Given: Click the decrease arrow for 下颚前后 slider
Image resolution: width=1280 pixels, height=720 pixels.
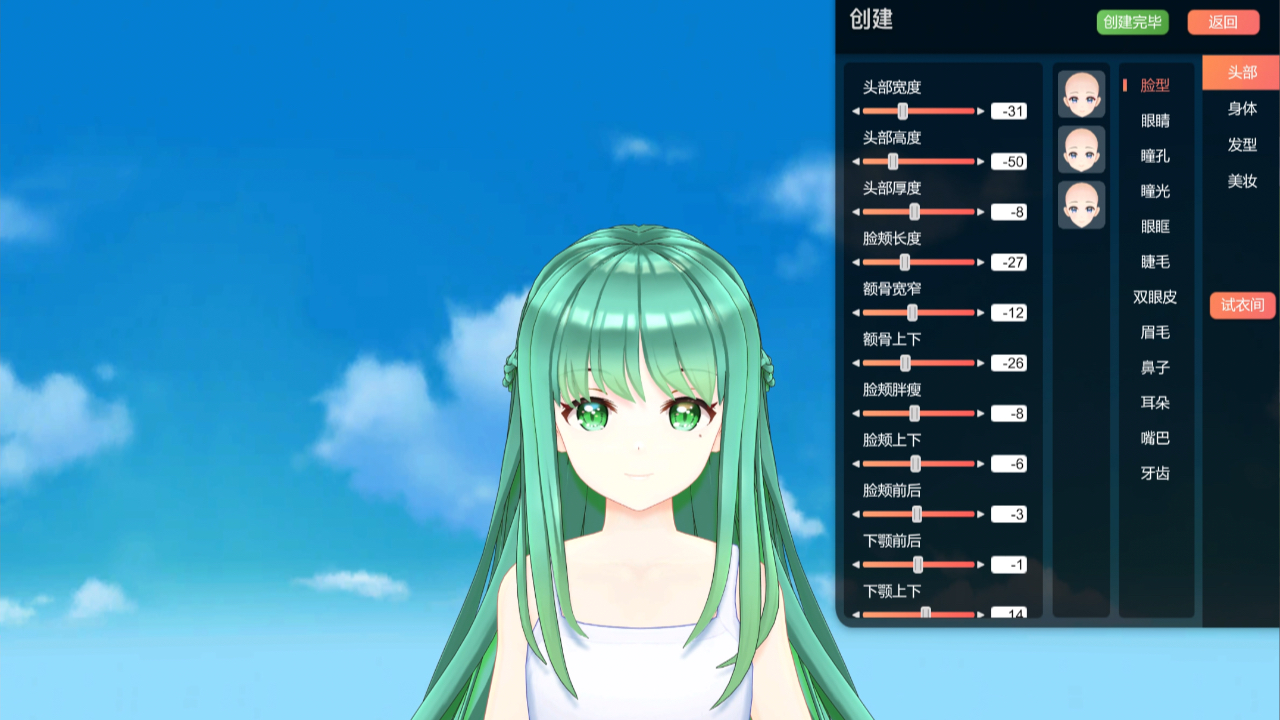Looking at the screenshot, I should tap(857, 565).
